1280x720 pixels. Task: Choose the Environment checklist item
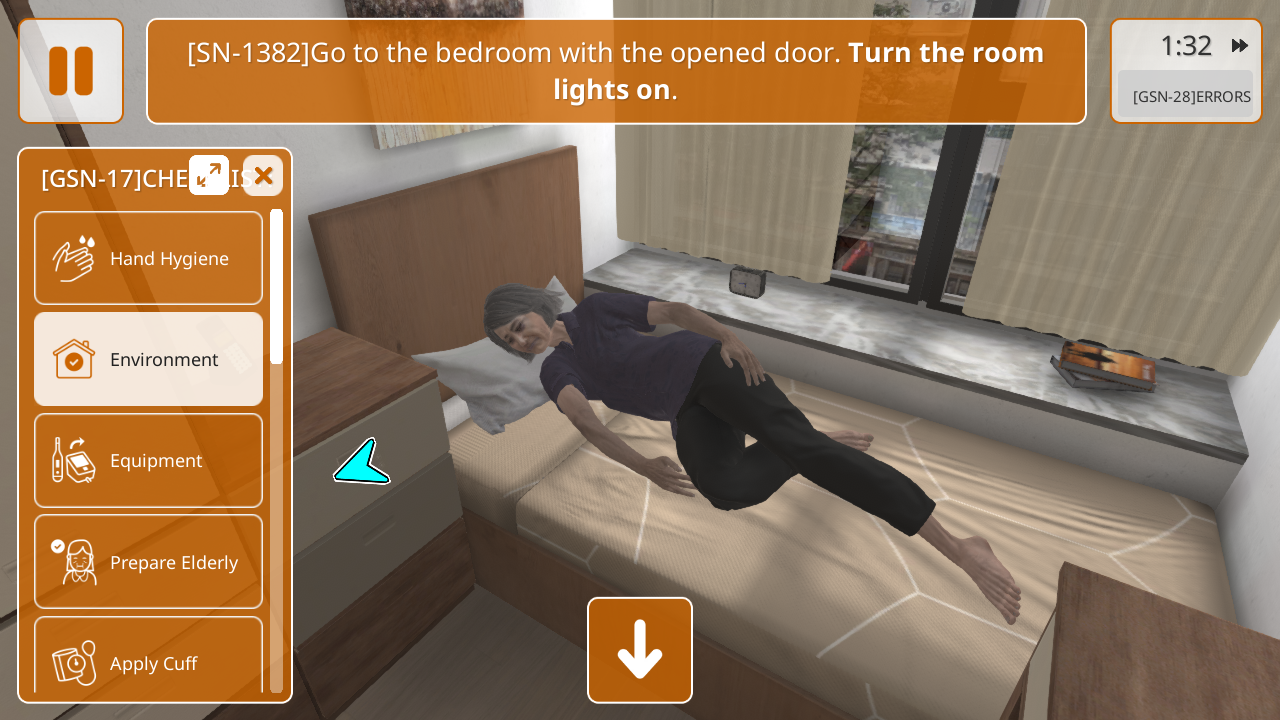click(148, 359)
